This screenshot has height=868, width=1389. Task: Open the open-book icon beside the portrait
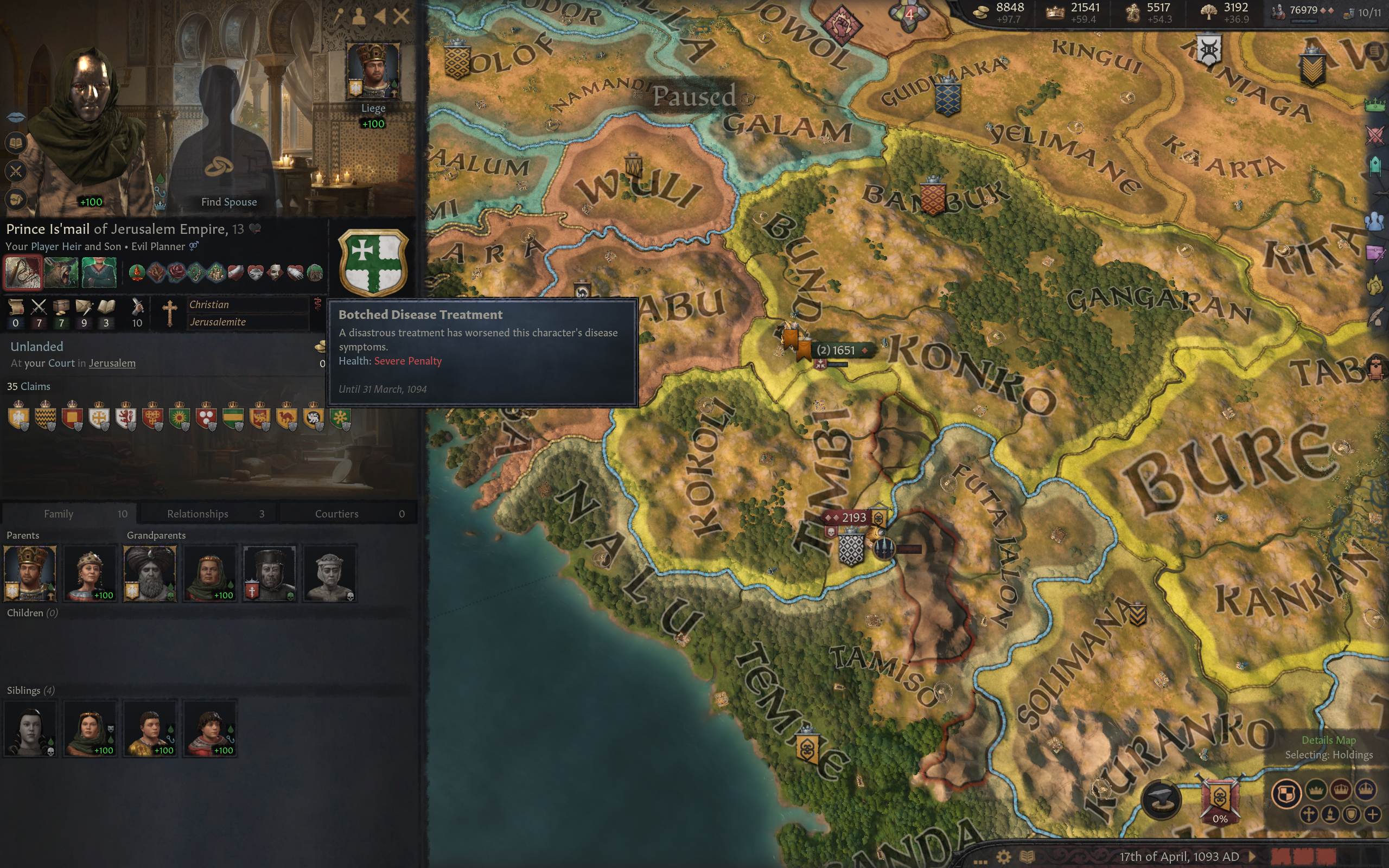click(16, 142)
